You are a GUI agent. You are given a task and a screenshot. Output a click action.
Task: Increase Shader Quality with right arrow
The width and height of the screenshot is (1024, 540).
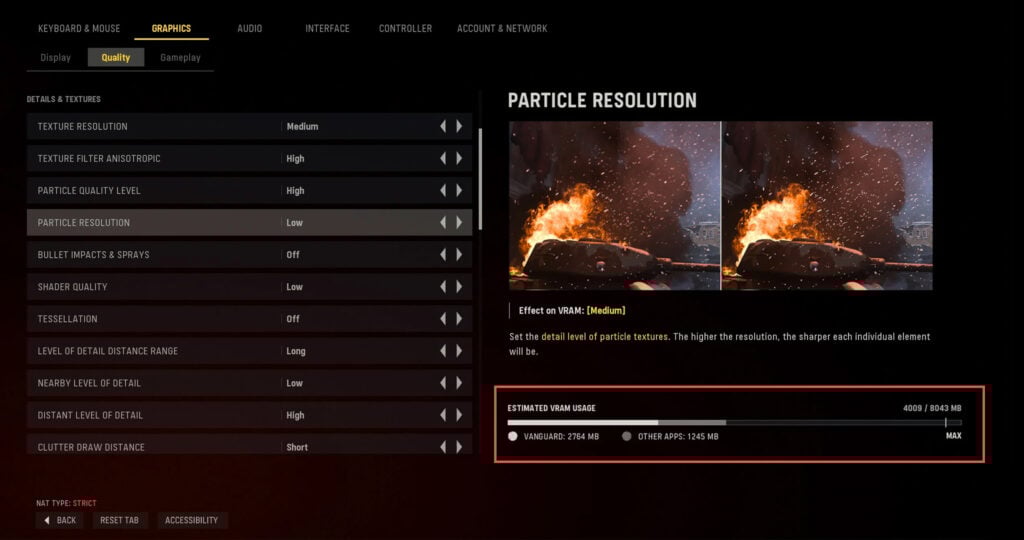point(459,287)
